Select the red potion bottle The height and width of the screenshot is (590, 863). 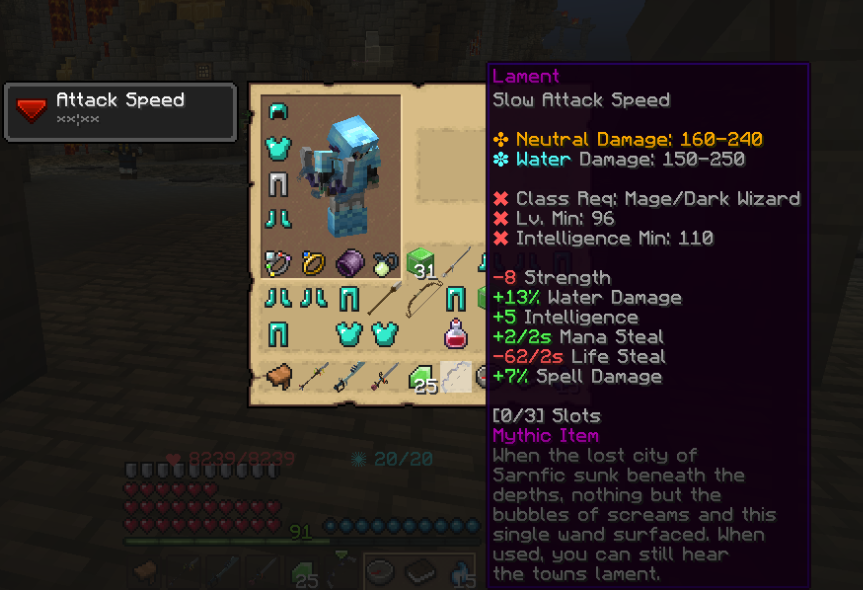click(x=456, y=333)
